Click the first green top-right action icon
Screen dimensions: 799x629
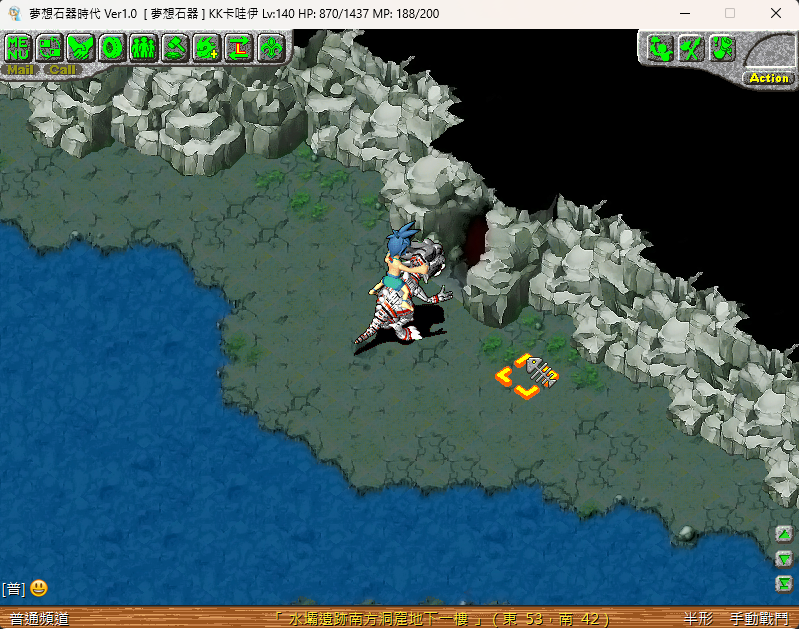pyautogui.click(x=658, y=48)
